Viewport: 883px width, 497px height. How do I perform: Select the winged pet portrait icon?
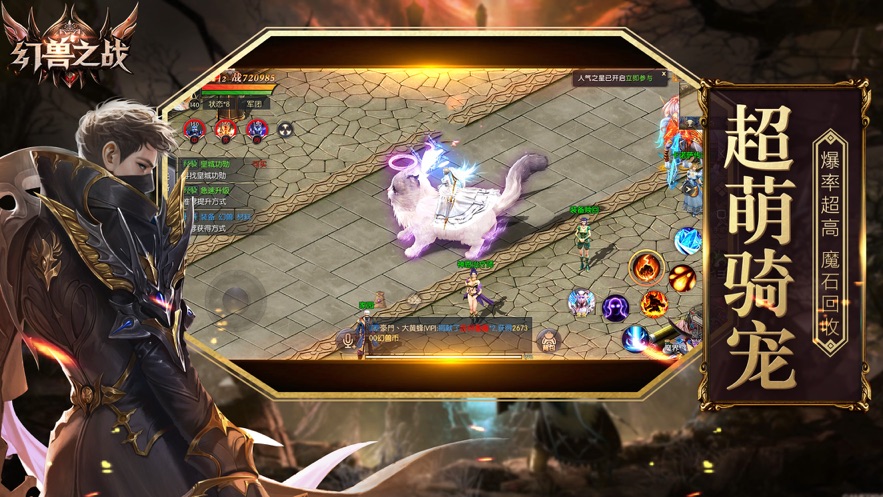[x=580, y=301]
